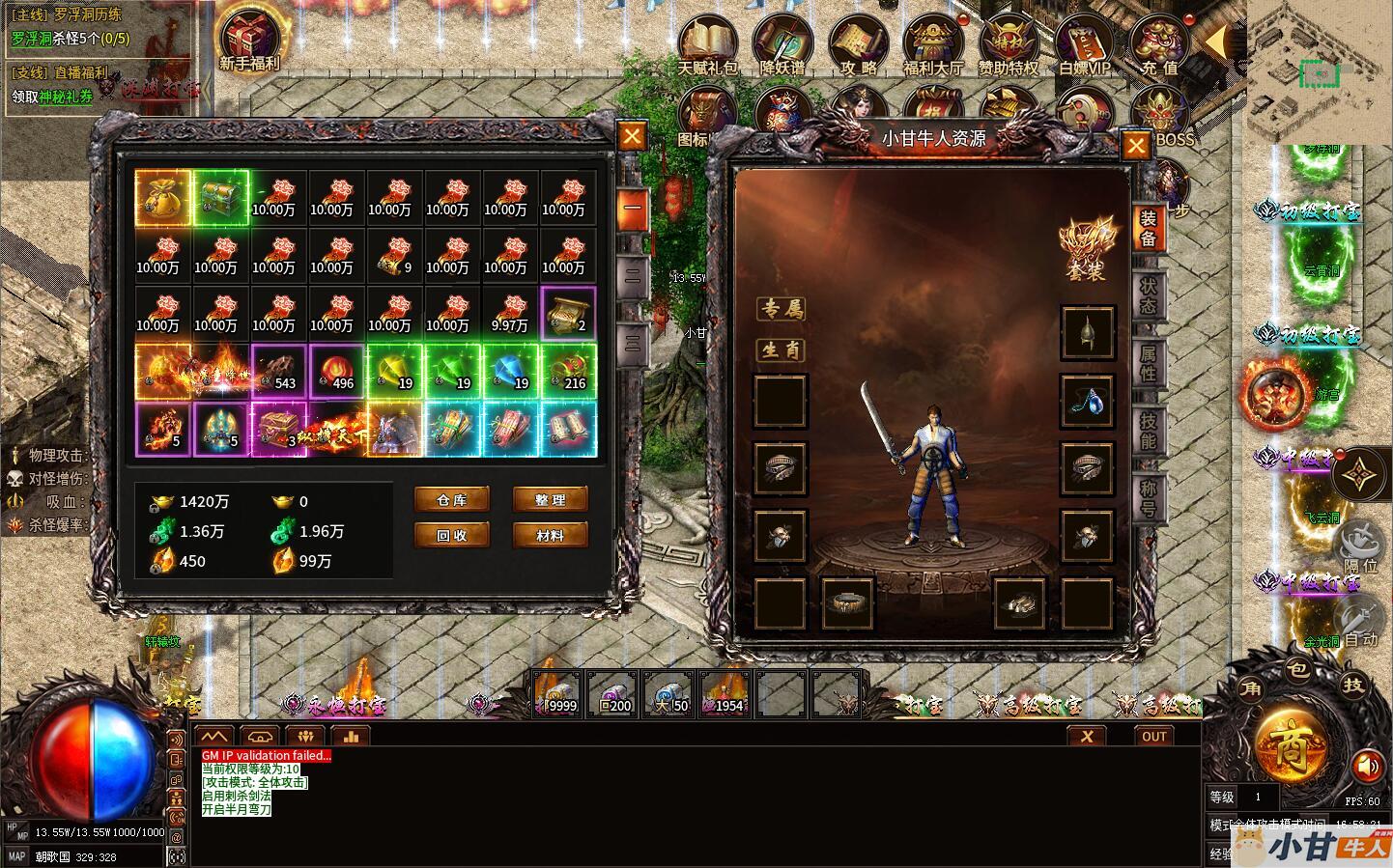Viewport: 1393px width, 868px height.
Task: Select the 生肖 zodiac gear button
Action: pos(781,350)
